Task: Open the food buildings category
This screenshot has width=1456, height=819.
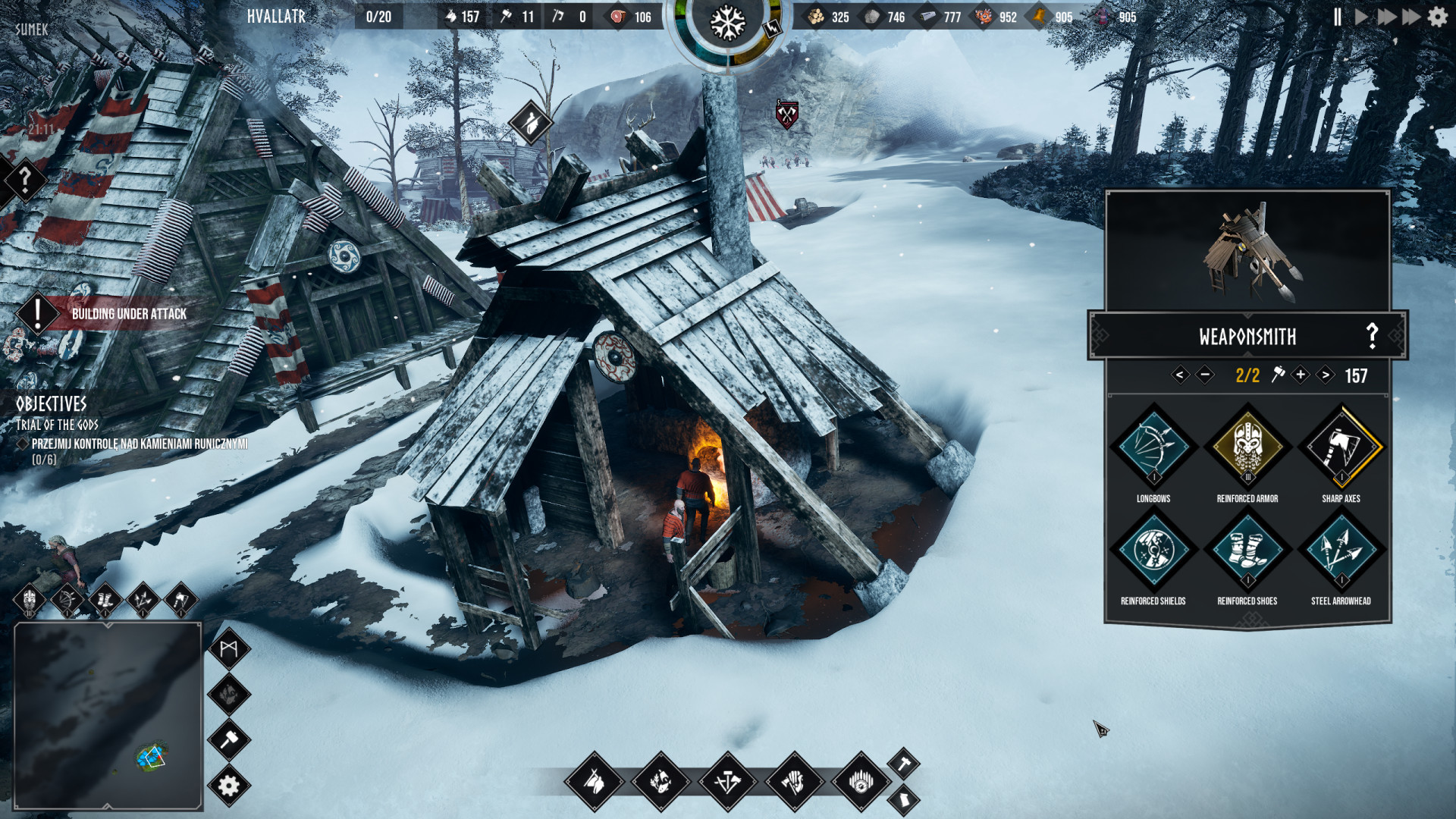Action: tap(661, 781)
